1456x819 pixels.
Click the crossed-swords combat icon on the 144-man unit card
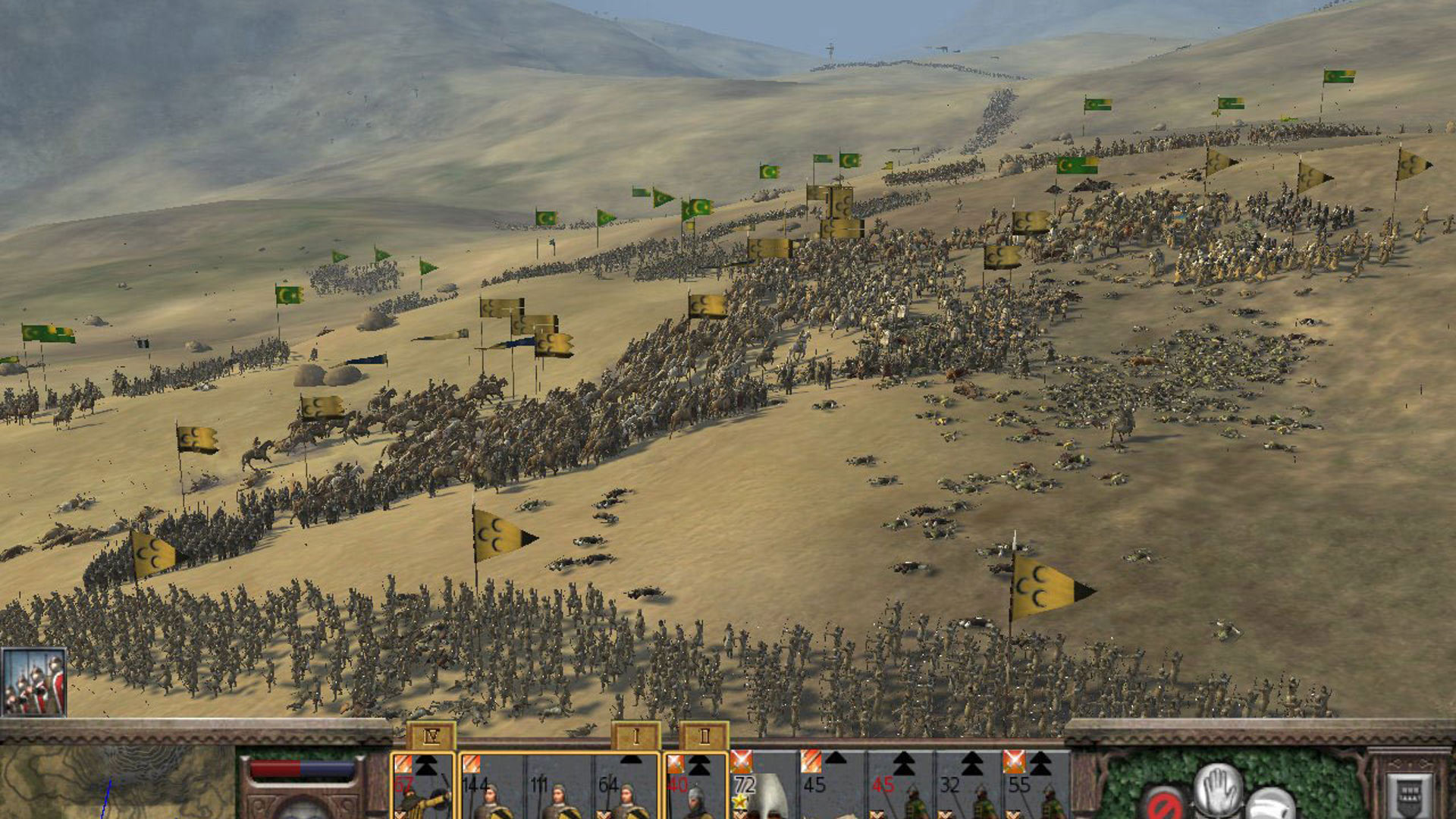click(472, 762)
